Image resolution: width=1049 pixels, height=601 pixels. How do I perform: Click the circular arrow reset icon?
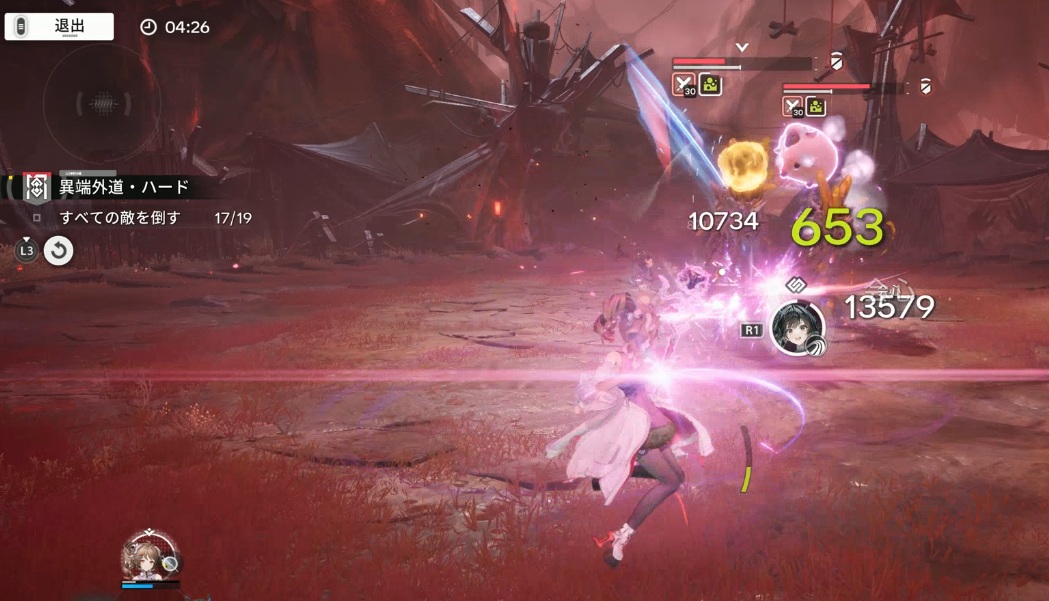coord(59,251)
